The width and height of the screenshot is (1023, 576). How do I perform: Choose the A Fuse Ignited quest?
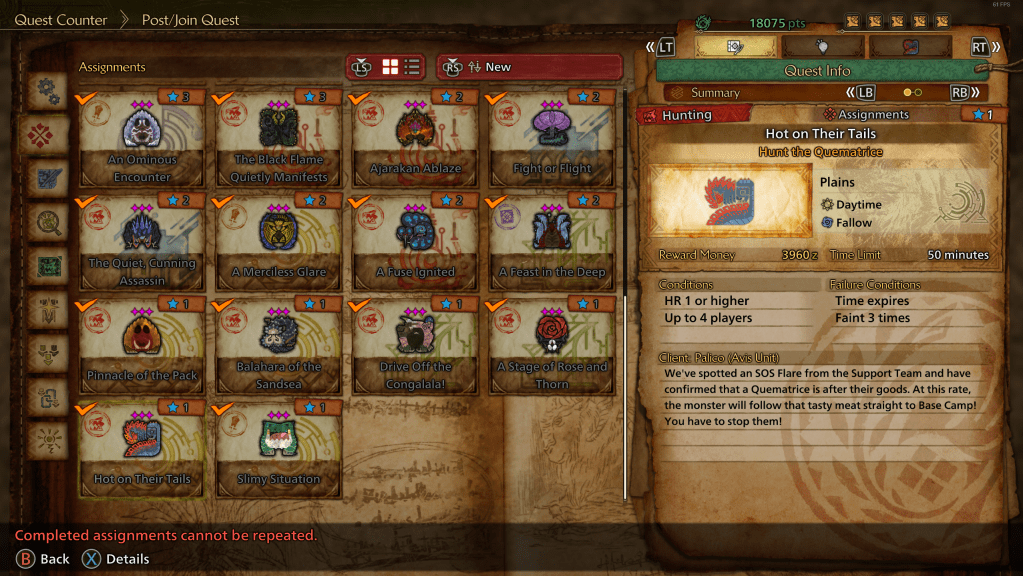415,243
